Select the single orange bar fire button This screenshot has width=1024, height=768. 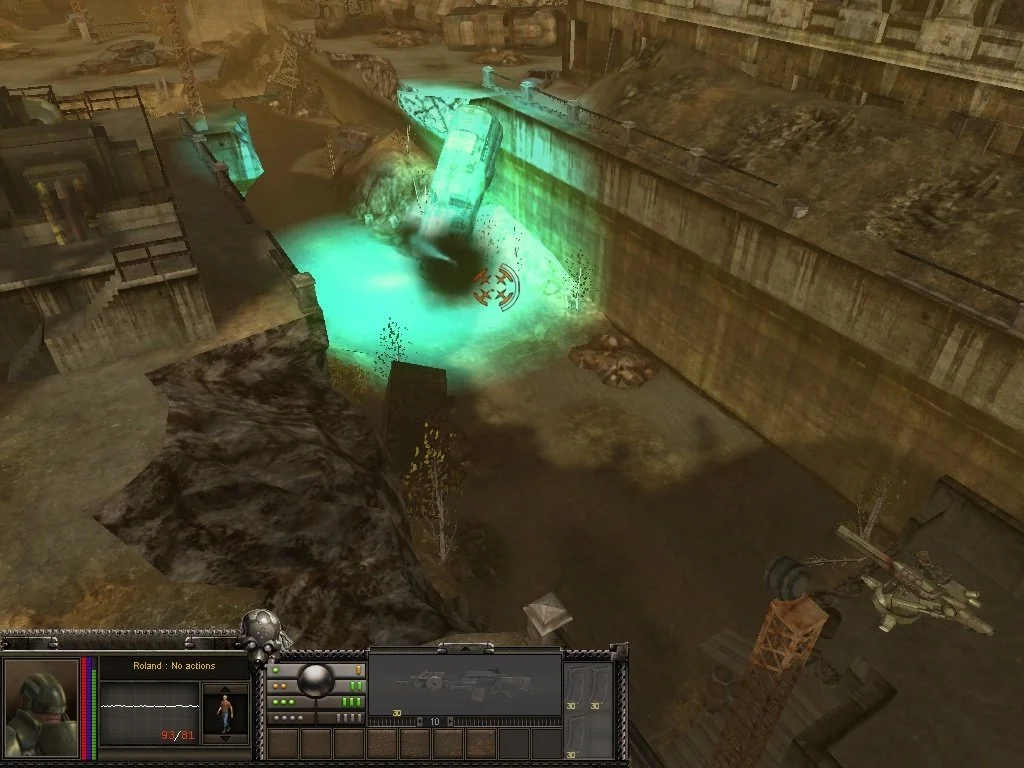[x=357, y=669]
